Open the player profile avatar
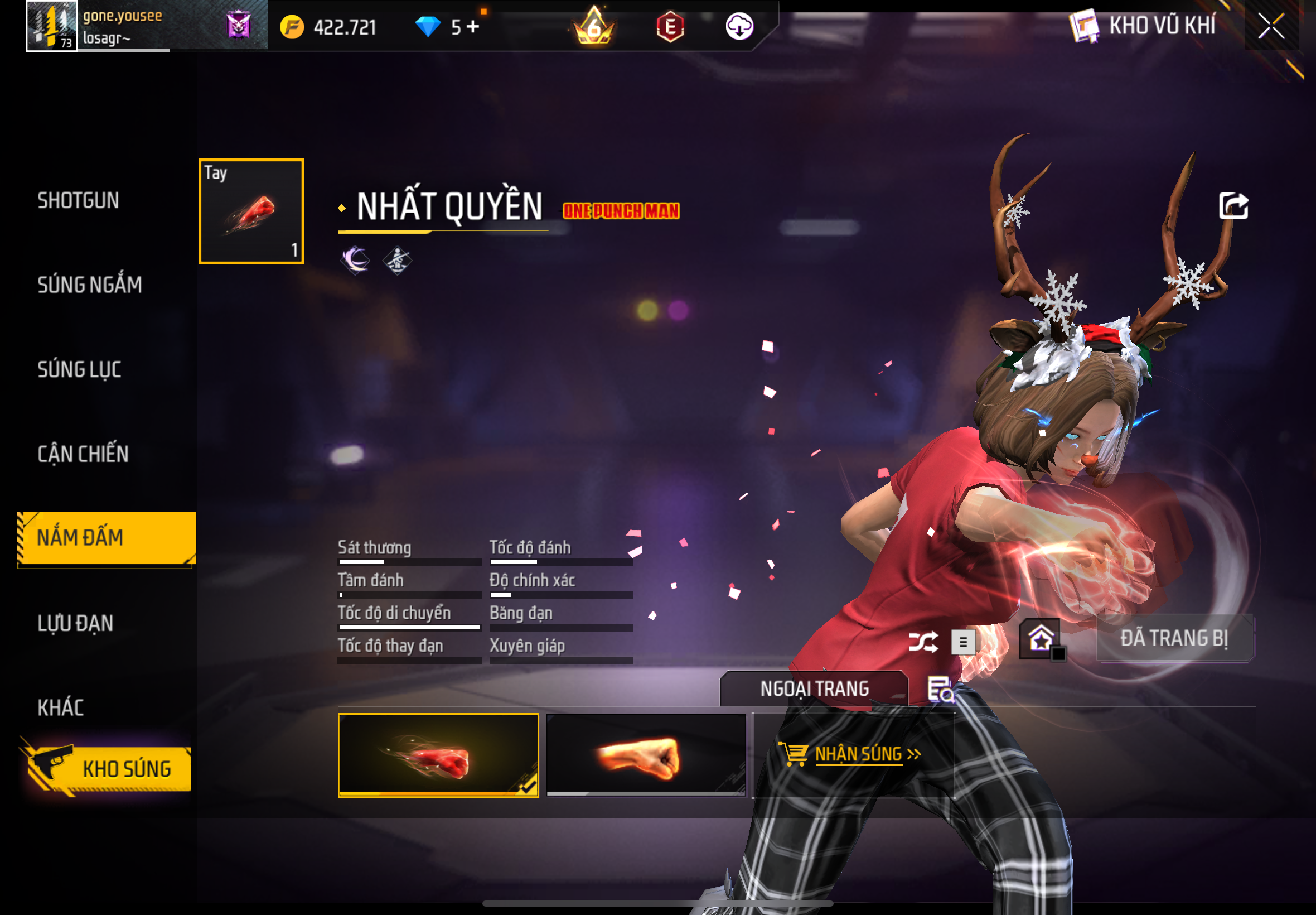Screen dimensions: 1316x915 click(x=51, y=26)
